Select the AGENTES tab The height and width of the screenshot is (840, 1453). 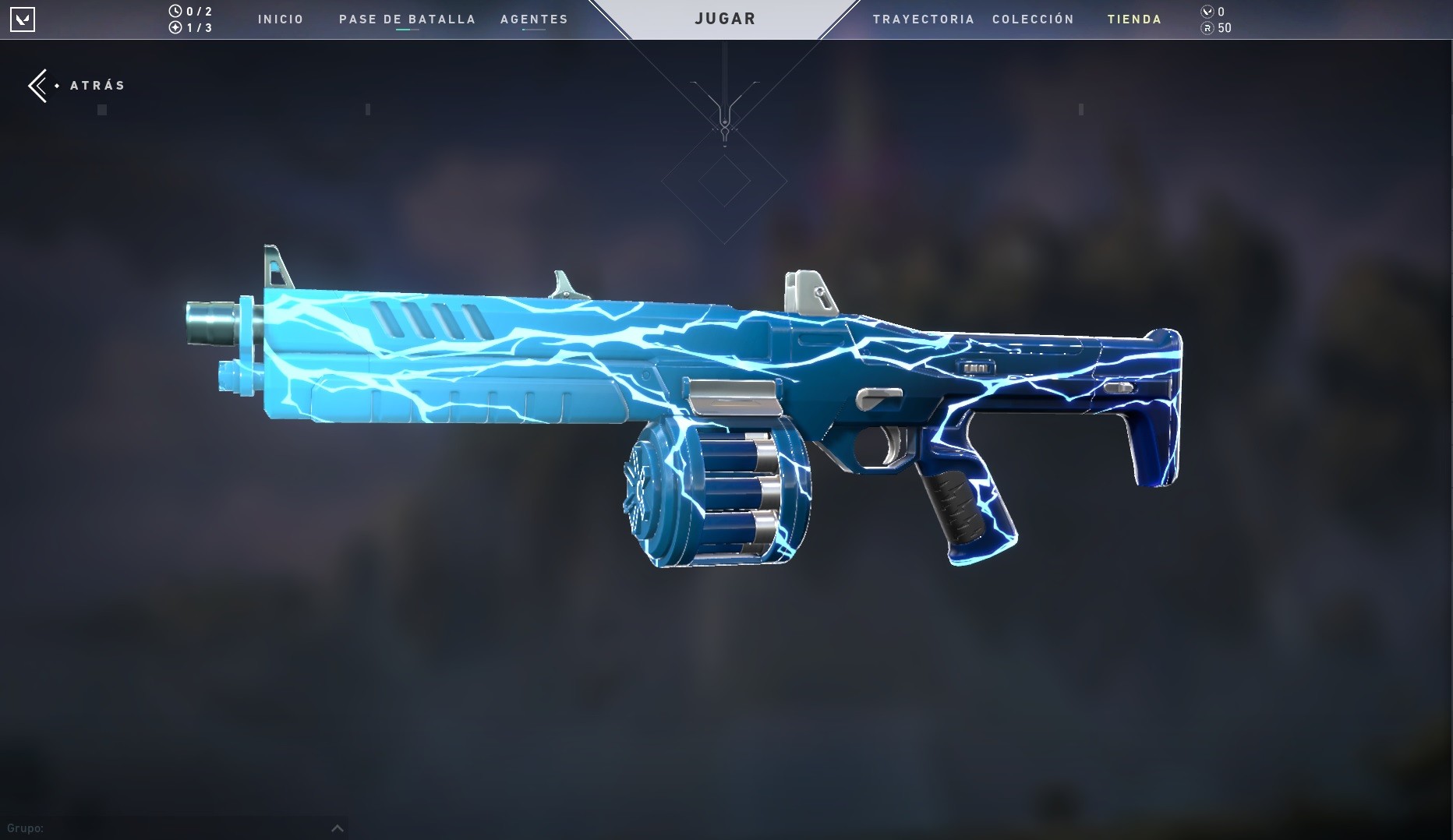[x=534, y=19]
